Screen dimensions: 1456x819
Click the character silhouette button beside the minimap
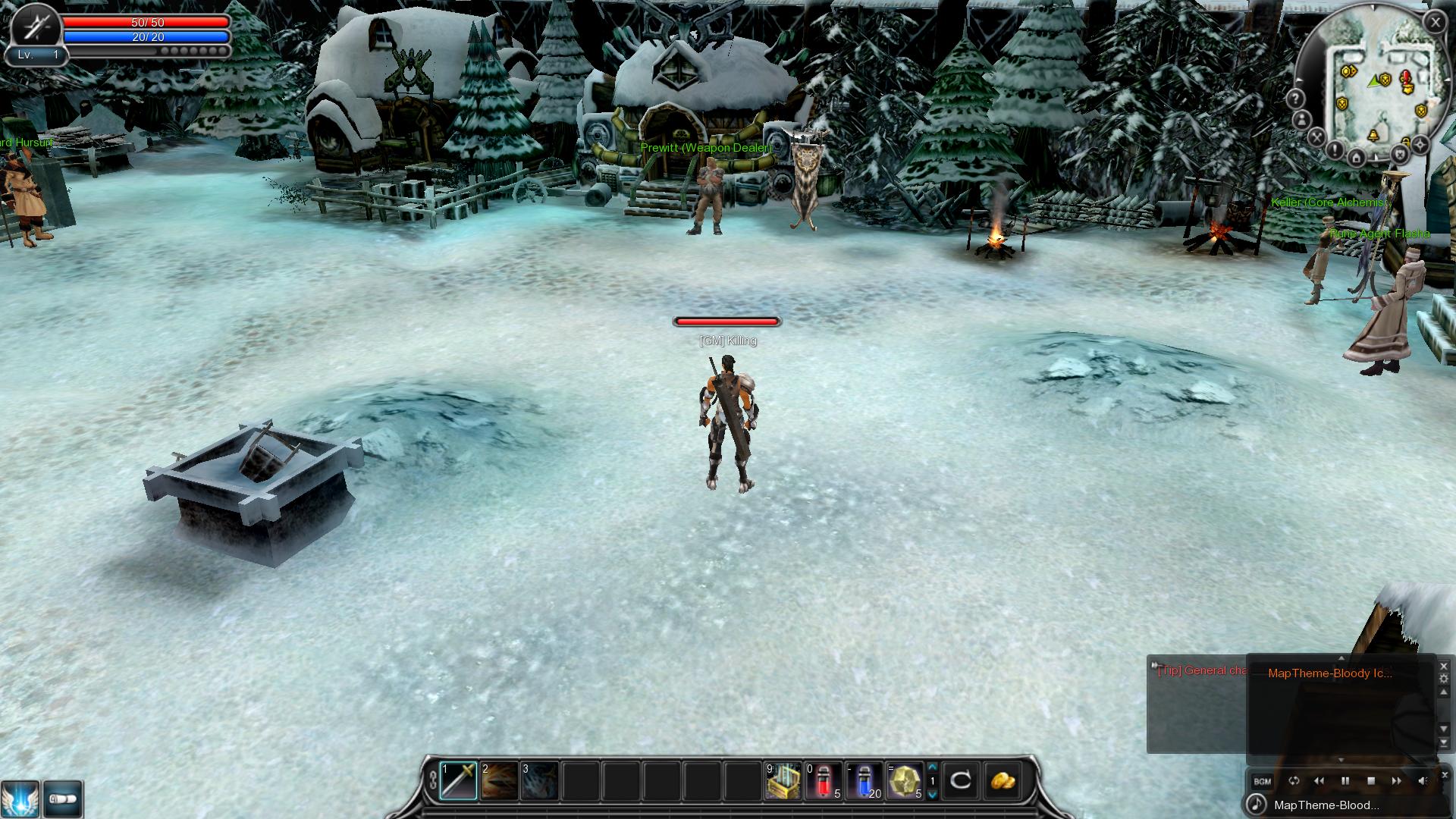pos(1302,120)
